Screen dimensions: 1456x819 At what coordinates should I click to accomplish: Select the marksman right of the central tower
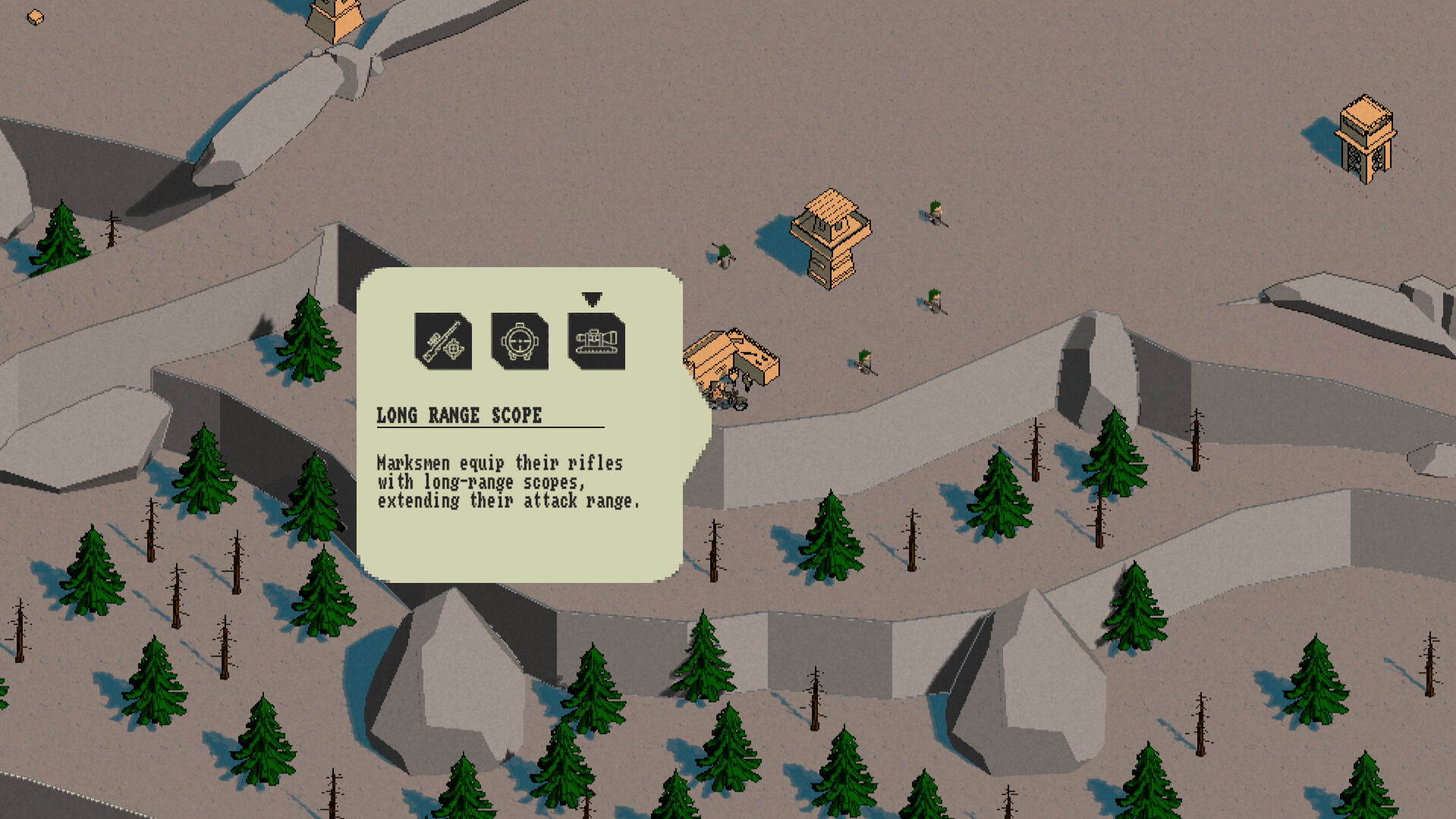point(934,302)
